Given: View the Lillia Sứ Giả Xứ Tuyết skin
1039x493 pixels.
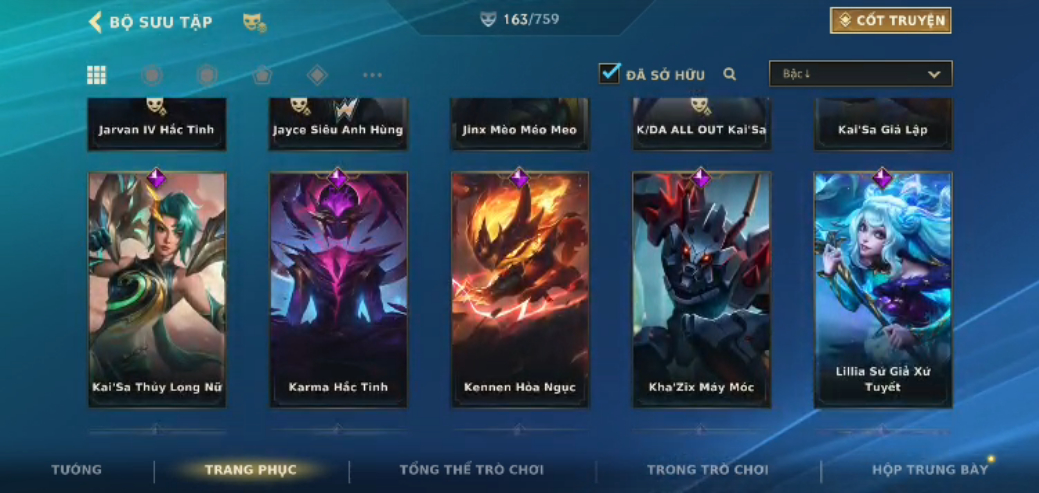Looking at the screenshot, I should pos(883,290).
